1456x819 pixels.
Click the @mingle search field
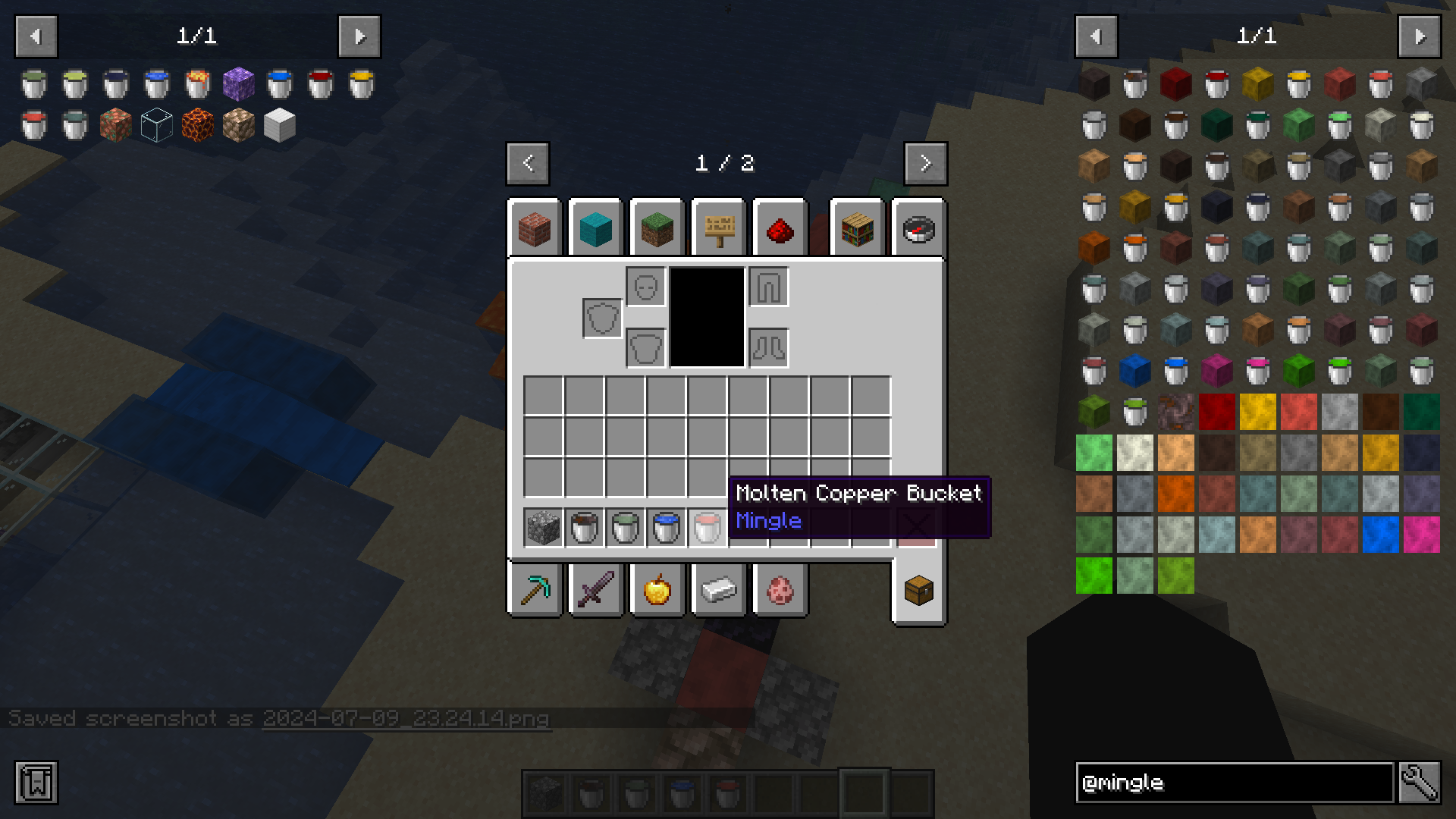point(1236,783)
